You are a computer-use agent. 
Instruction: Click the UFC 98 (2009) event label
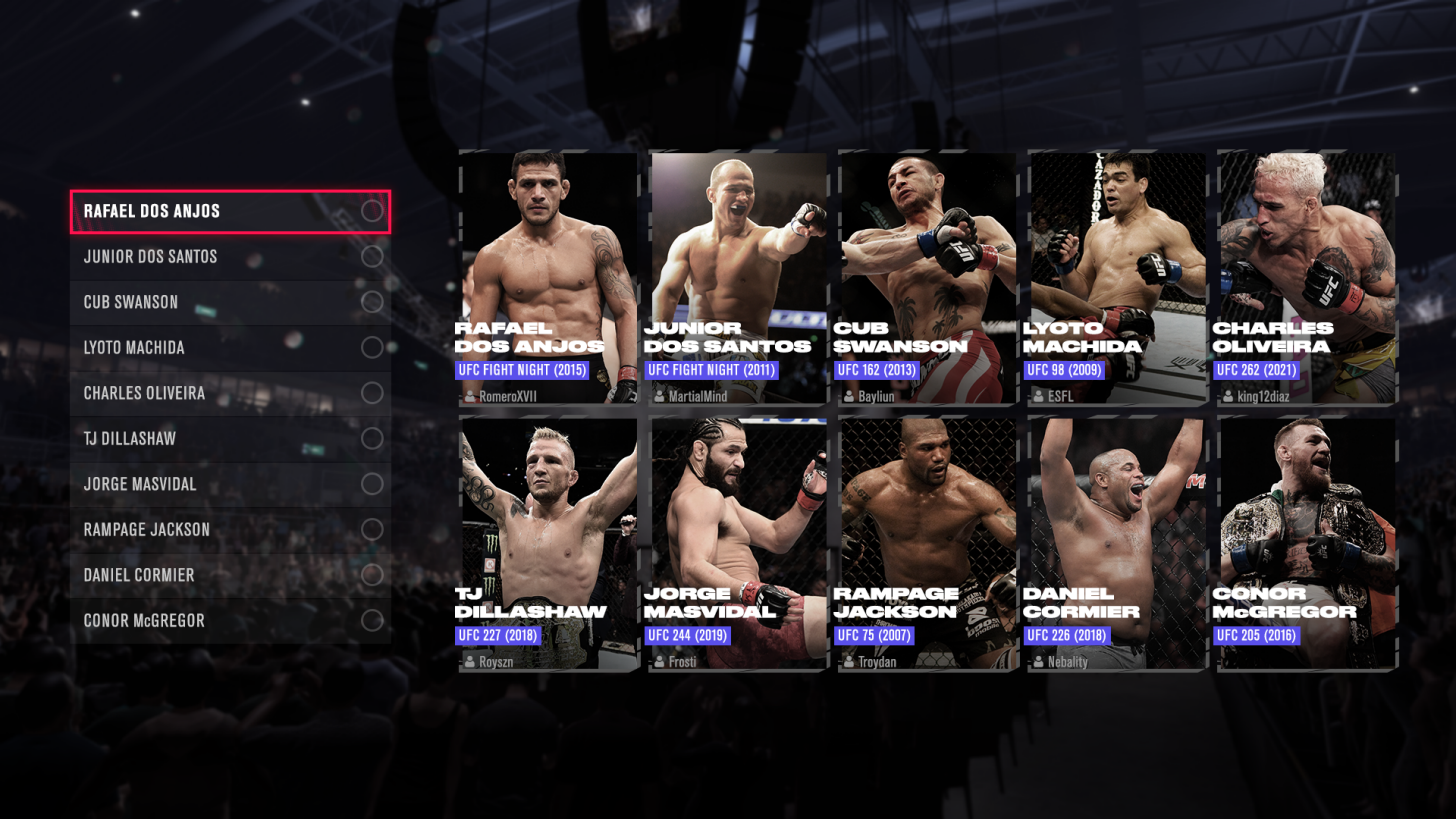tap(1066, 369)
